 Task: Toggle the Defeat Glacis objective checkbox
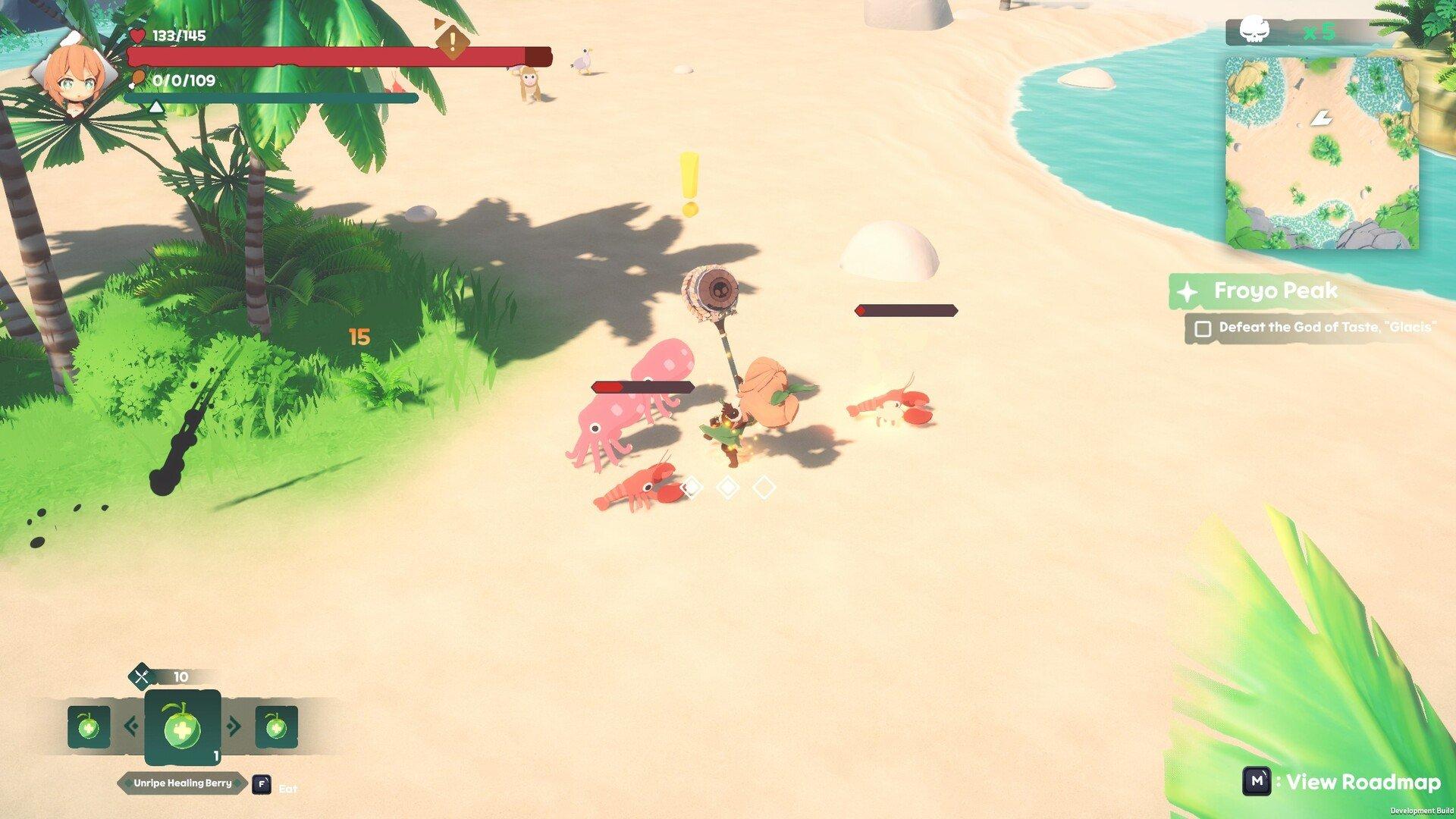1203,328
